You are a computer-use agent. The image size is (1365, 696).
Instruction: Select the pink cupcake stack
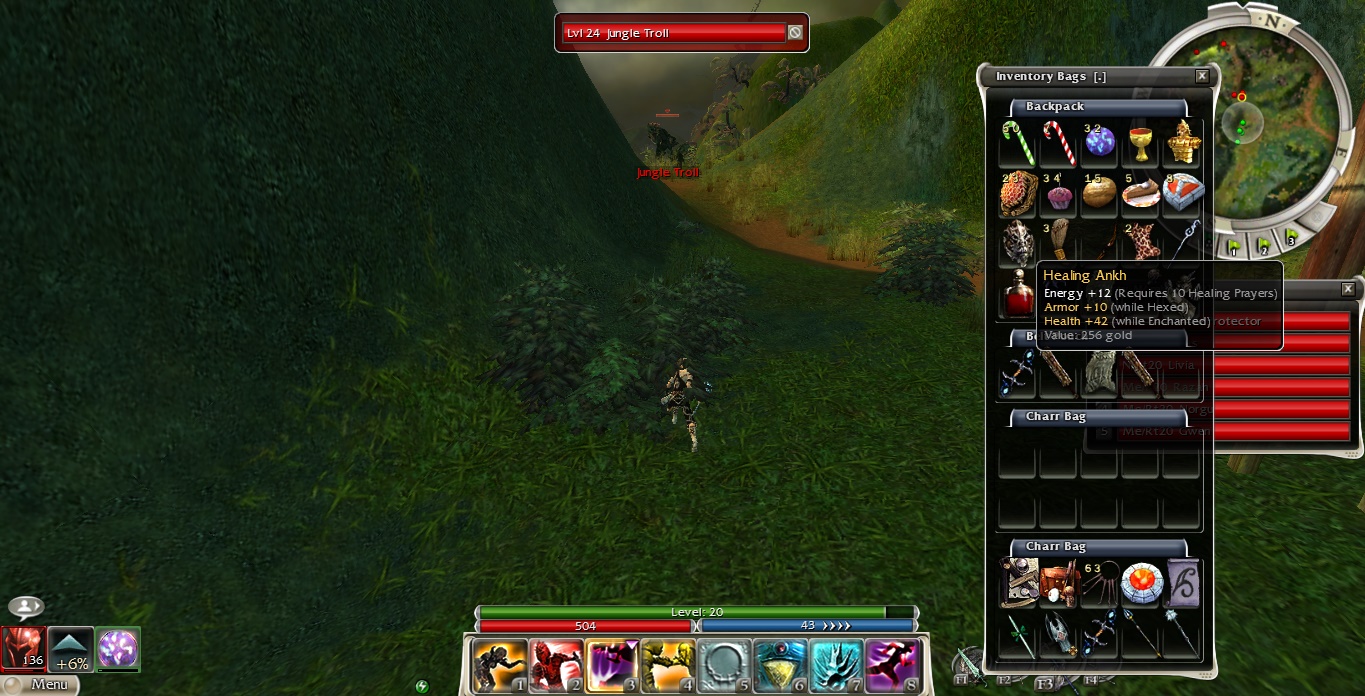[1059, 194]
